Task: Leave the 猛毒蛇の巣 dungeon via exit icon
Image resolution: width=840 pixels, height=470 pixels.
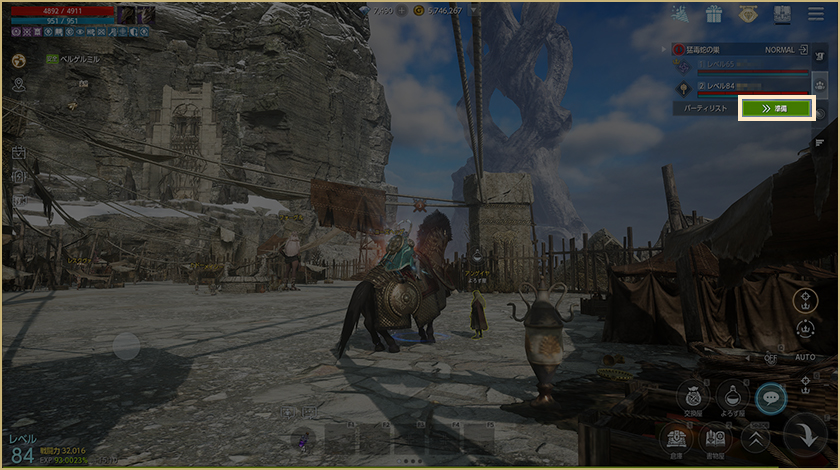Action: [803, 49]
